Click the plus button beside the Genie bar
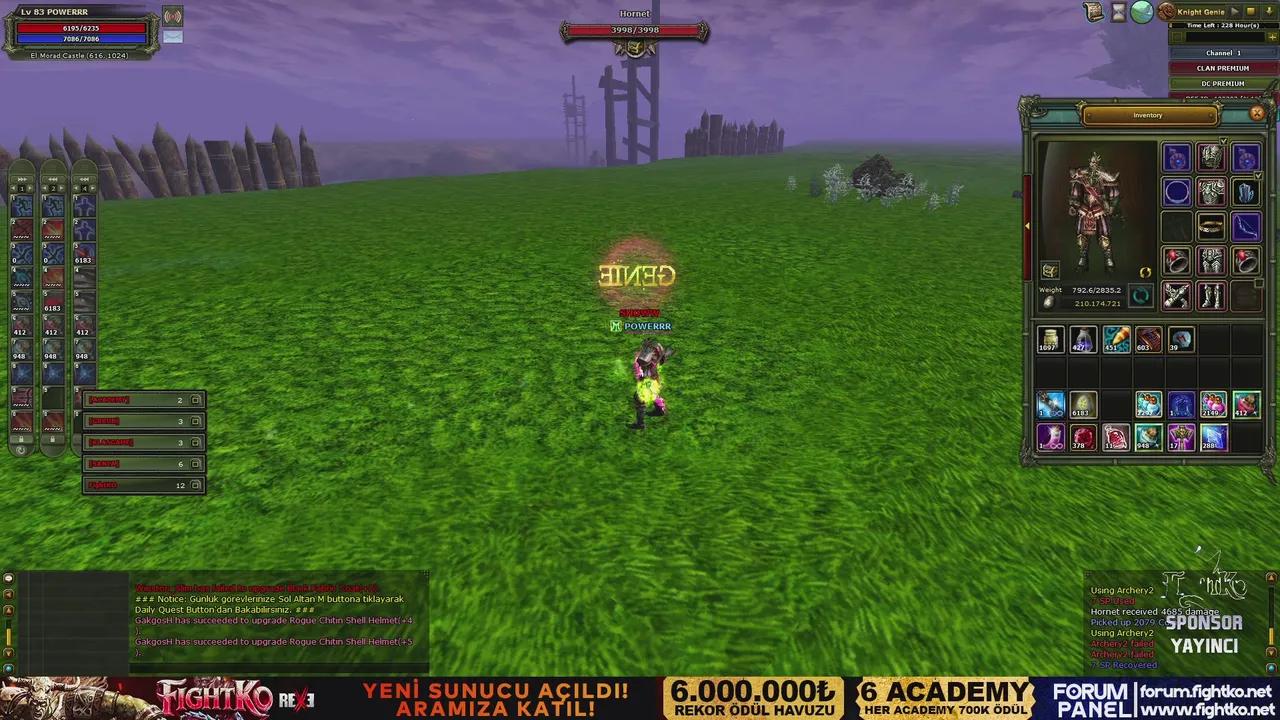The width and height of the screenshot is (1280, 720). [x=1272, y=36]
